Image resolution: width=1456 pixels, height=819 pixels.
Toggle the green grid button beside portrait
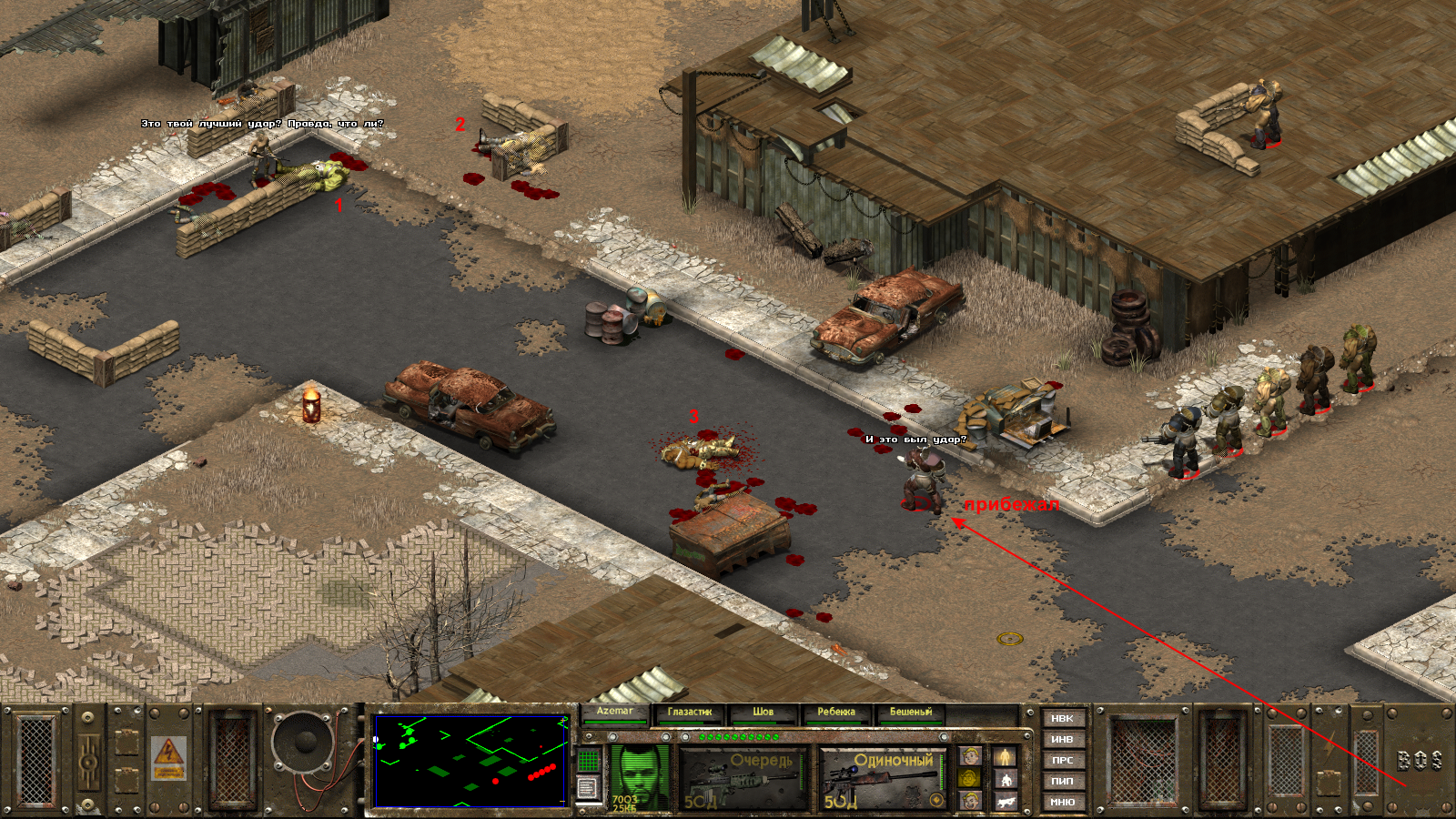[589, 759]
